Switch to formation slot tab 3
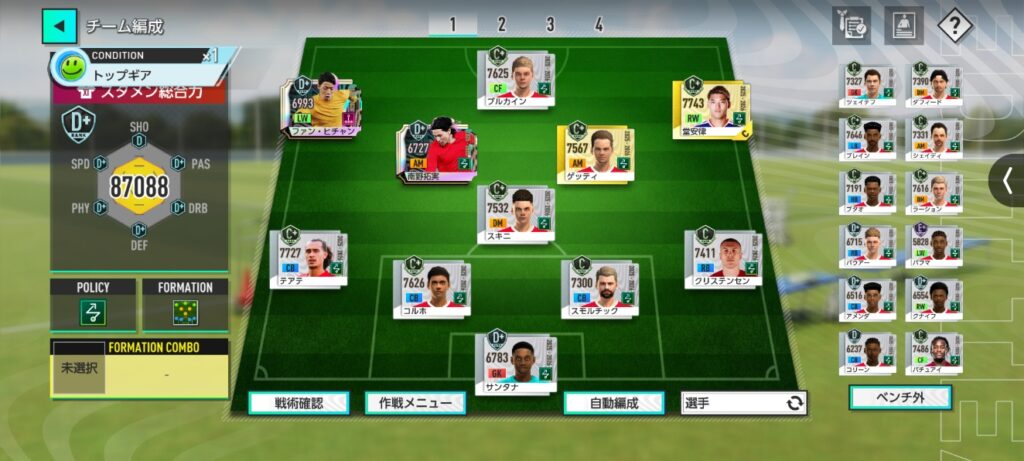The width and height of the screenshot is (1024, 461). [550, 25]
